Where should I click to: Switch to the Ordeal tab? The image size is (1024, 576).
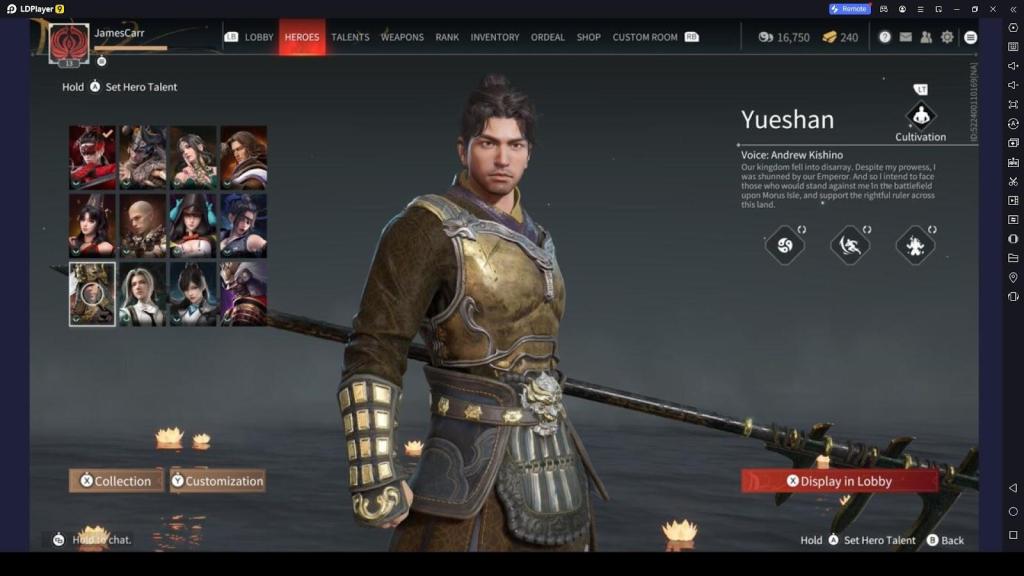click(548, 37)
